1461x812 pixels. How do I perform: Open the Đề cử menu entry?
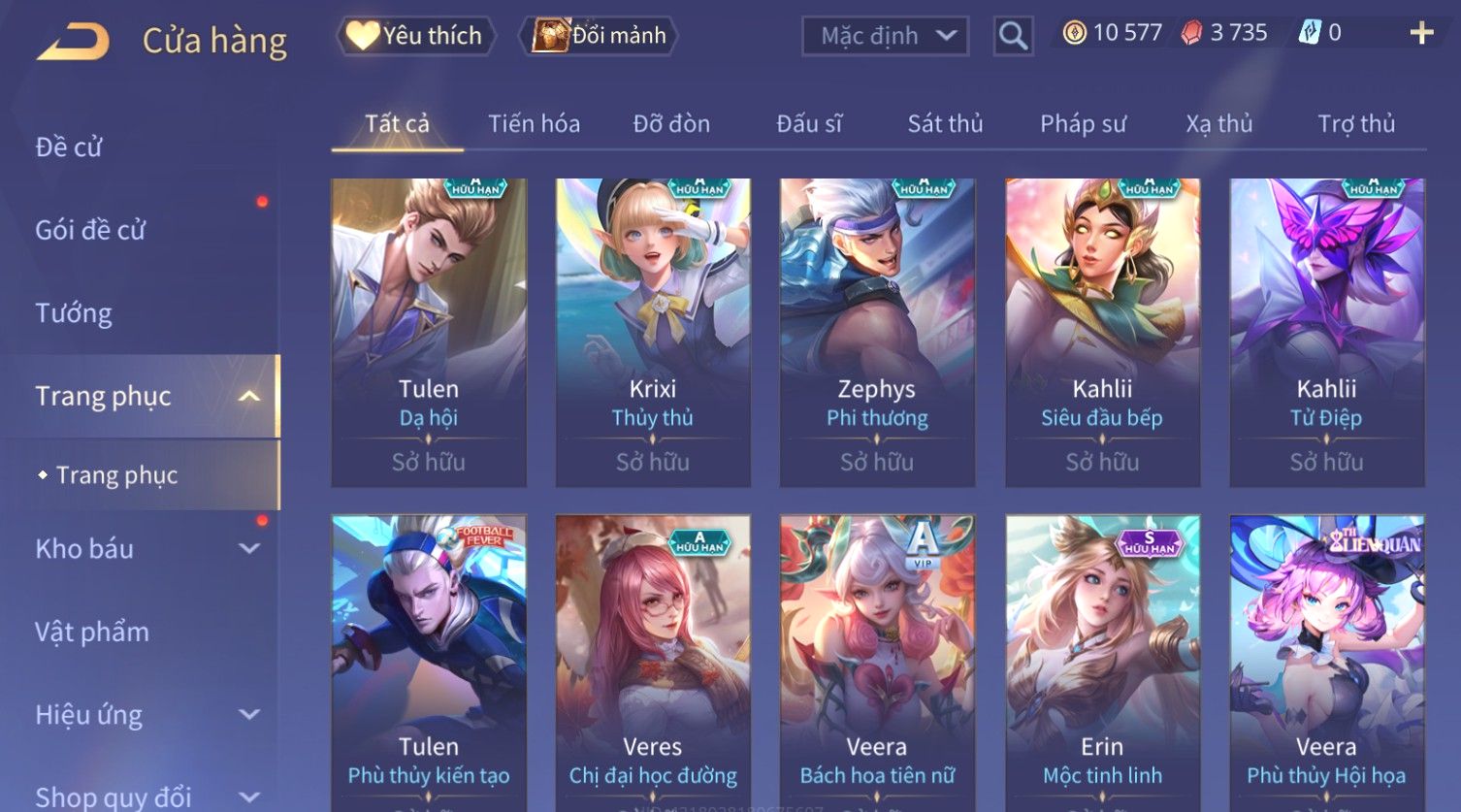click(x=69, y=147)
